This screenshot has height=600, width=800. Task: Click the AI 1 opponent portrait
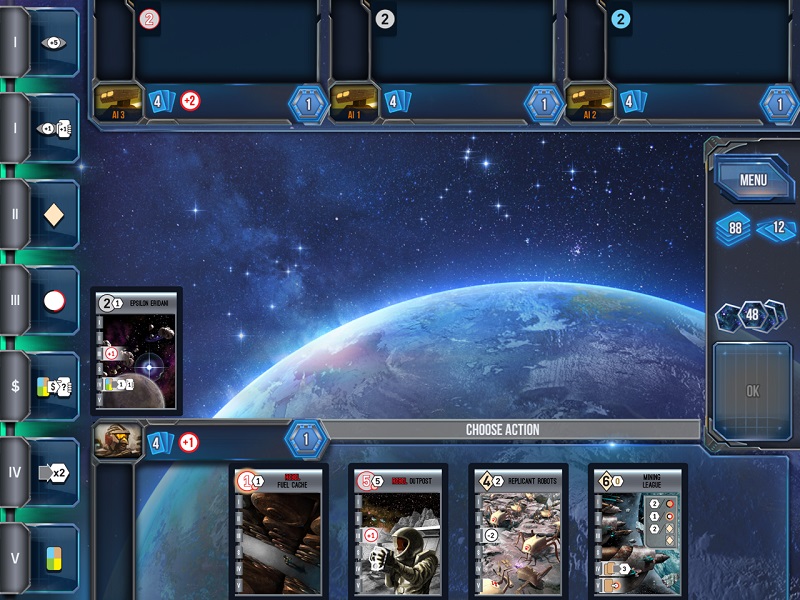tap(353, 101)
